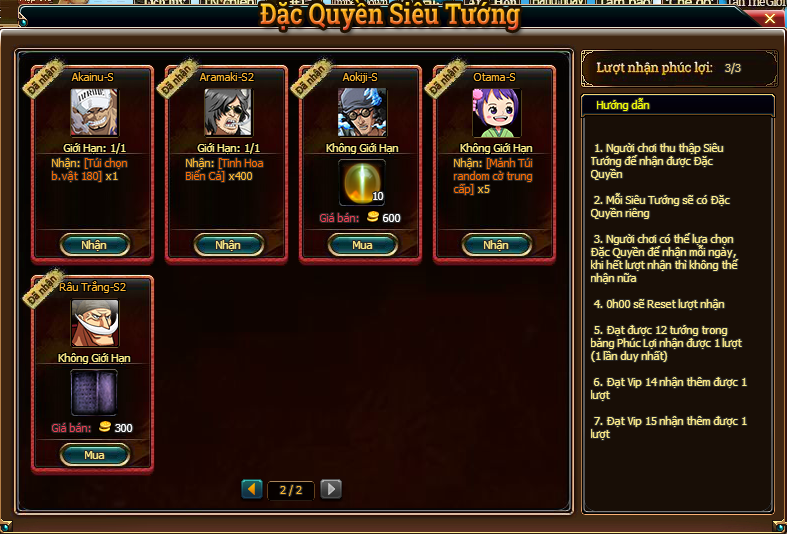The width and height of the screenshot is (787, 534).
Task: Go to the previous page
Action: click(252, 489)
